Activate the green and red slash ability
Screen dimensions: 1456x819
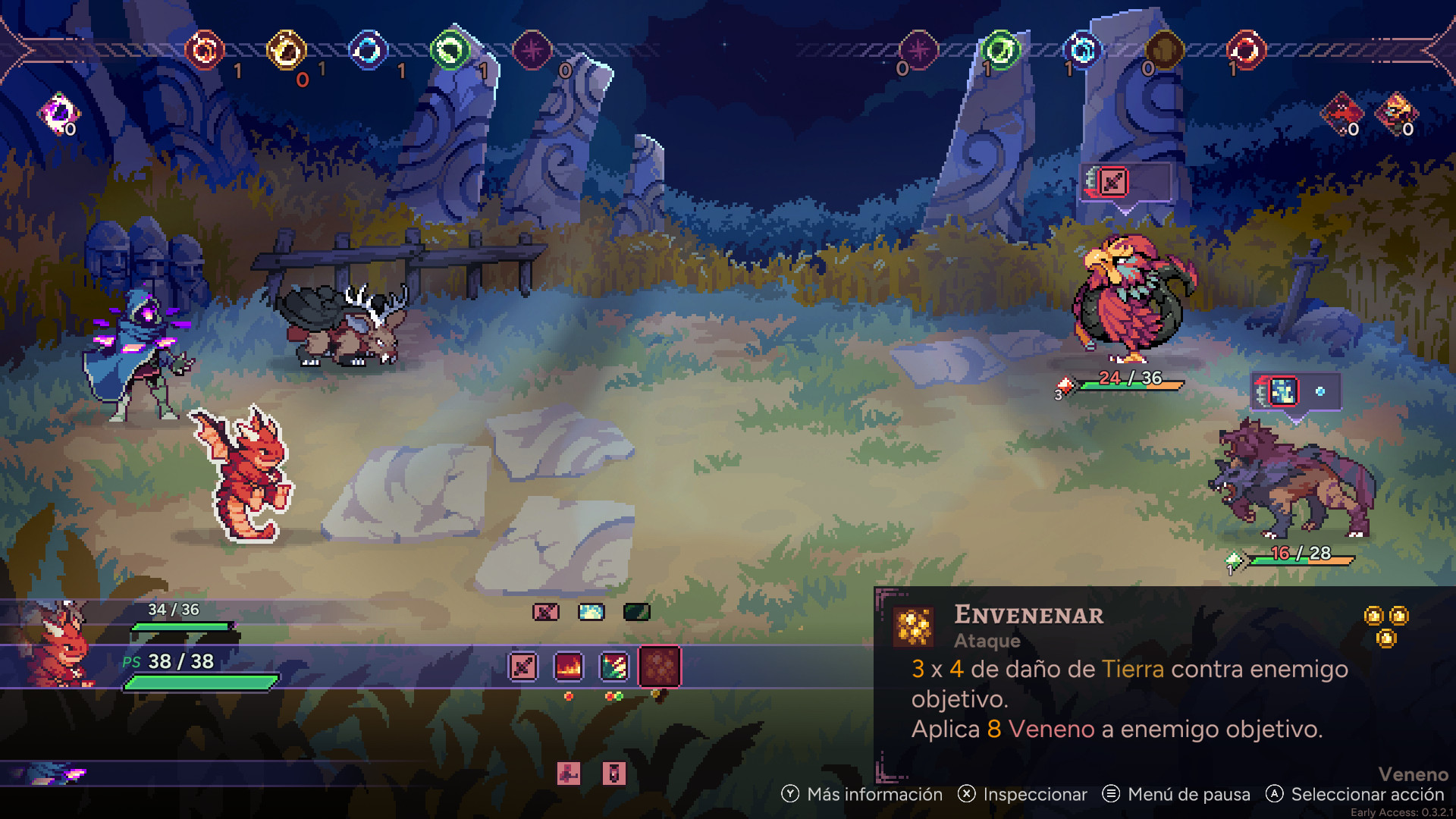(x=614, y=667)
